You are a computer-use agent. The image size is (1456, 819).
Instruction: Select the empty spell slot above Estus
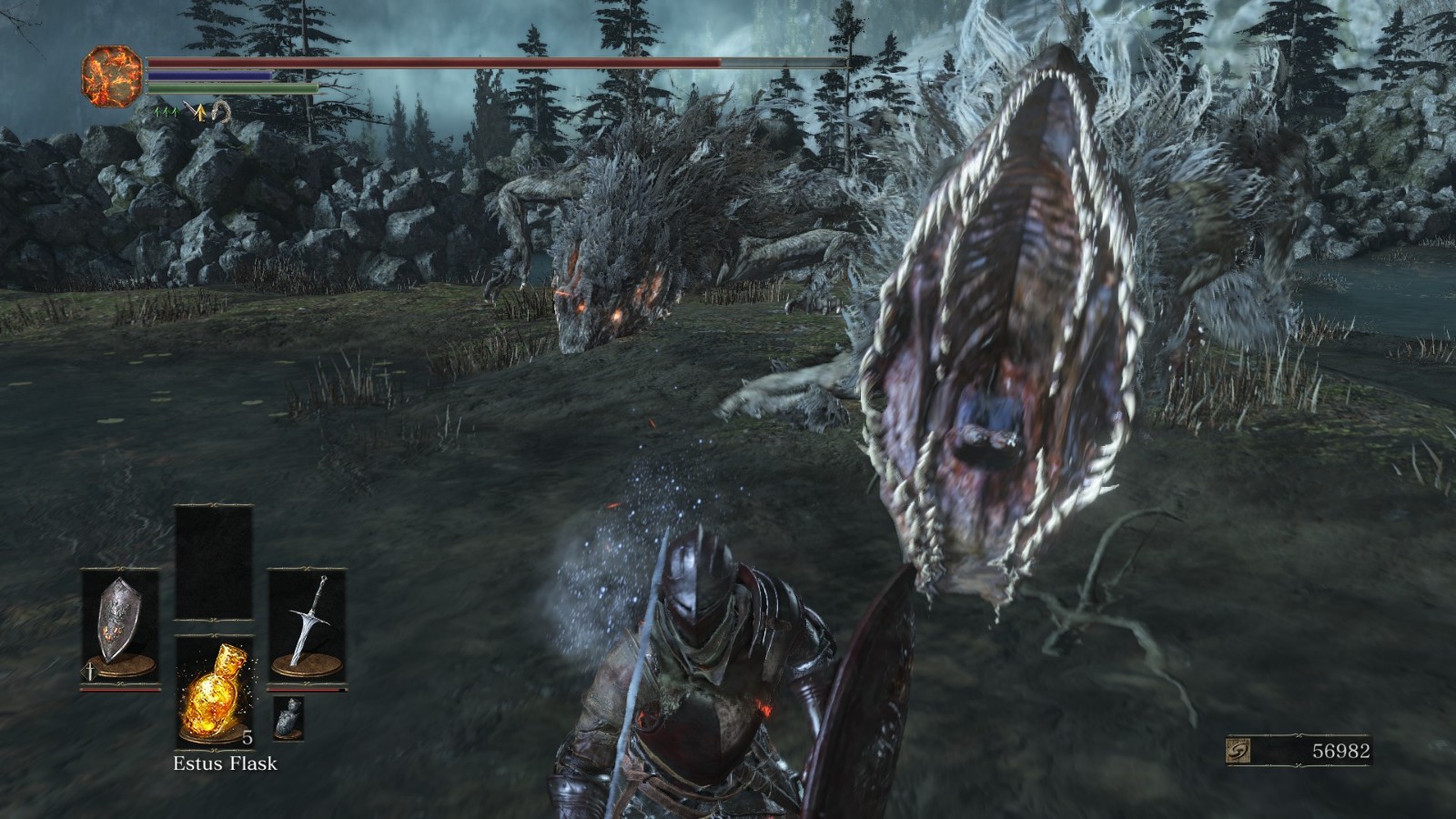214,562
